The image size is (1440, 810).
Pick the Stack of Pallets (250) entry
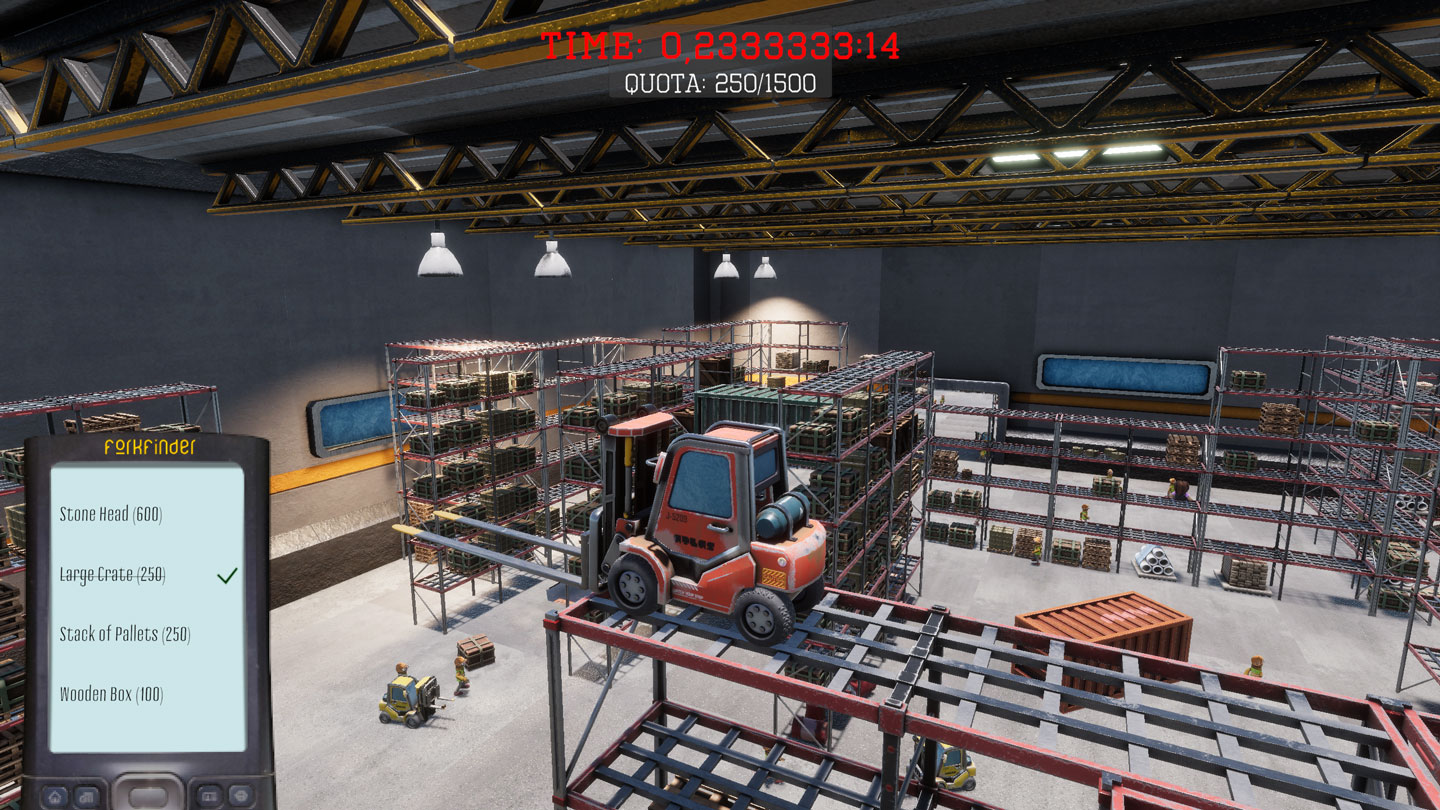coord(124,635)
